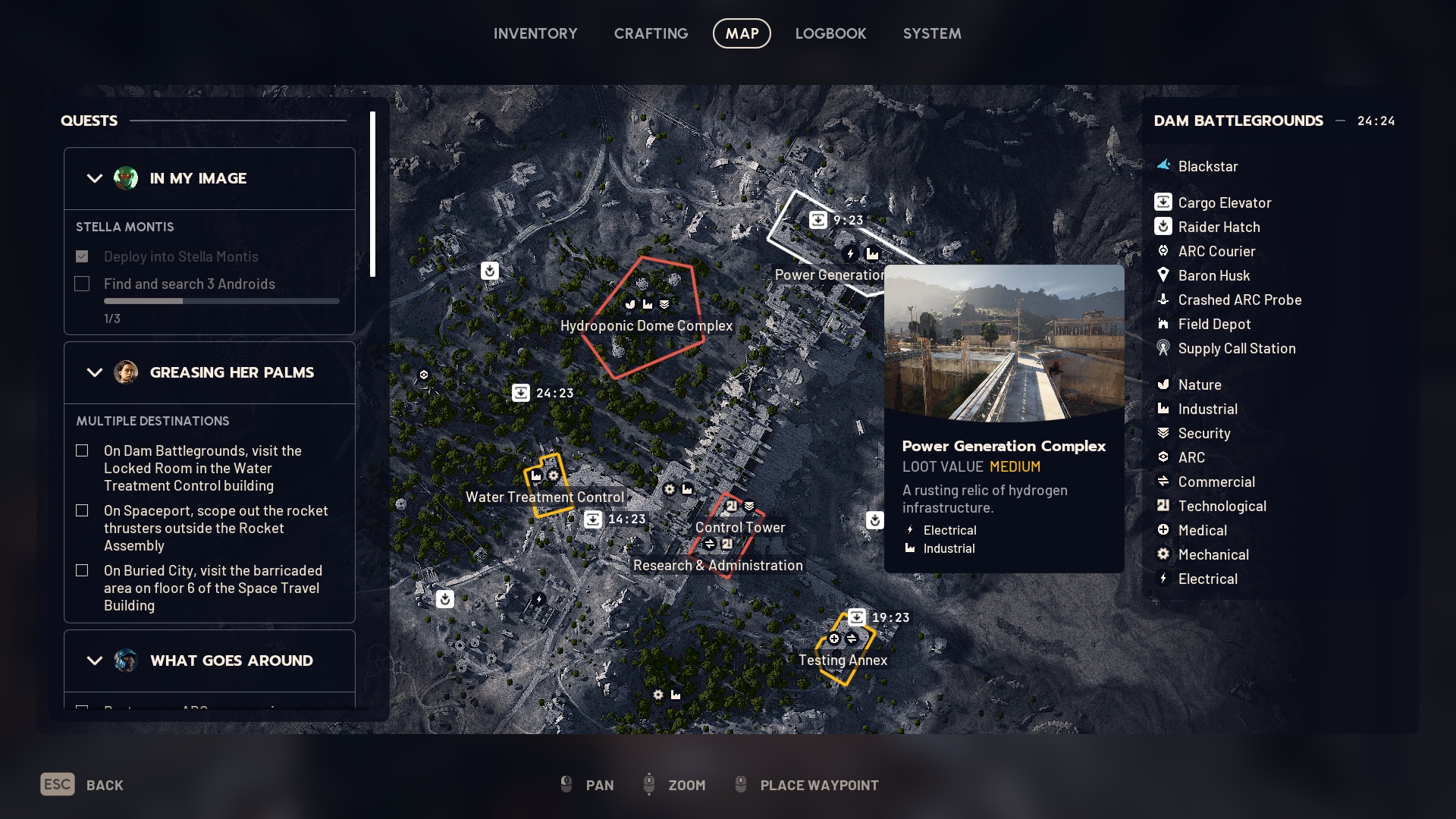The width and height of the screenshot is (1456, 819).
Task: Check the Dam Battlegrounds Locked Room objective
Action: (x=82, y=450)
